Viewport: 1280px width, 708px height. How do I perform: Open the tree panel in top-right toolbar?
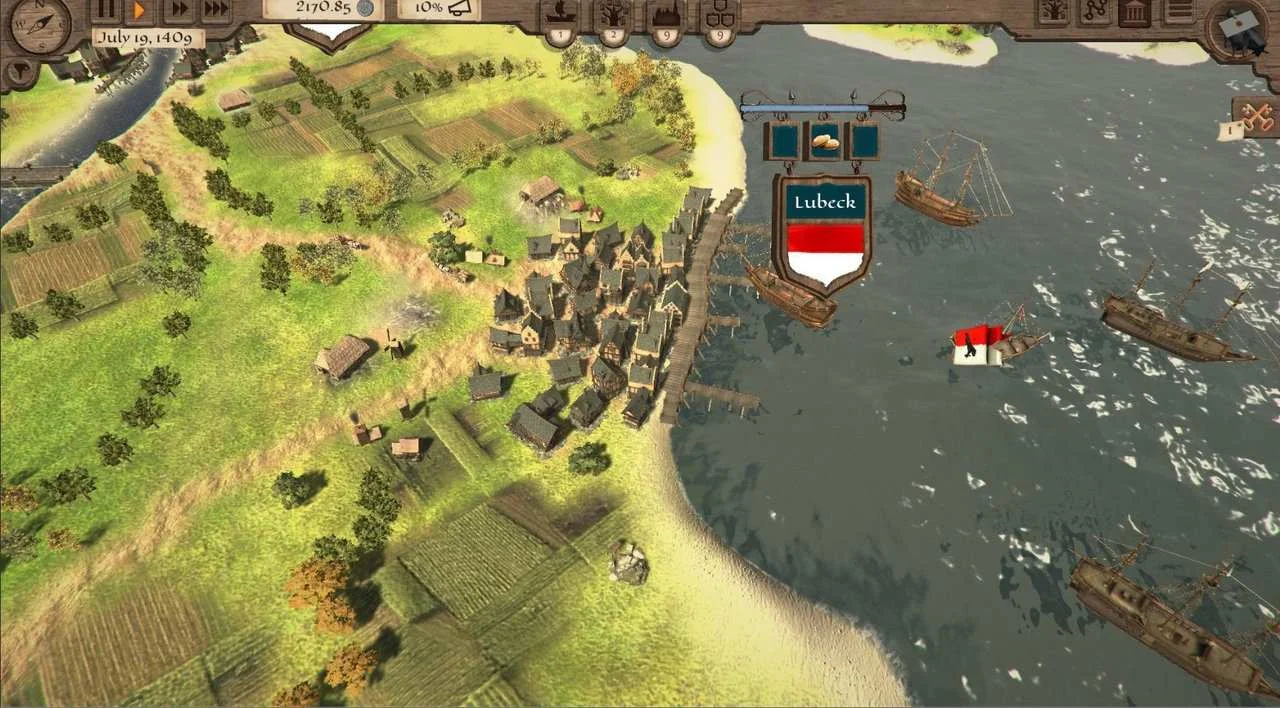pos(1053,12)
